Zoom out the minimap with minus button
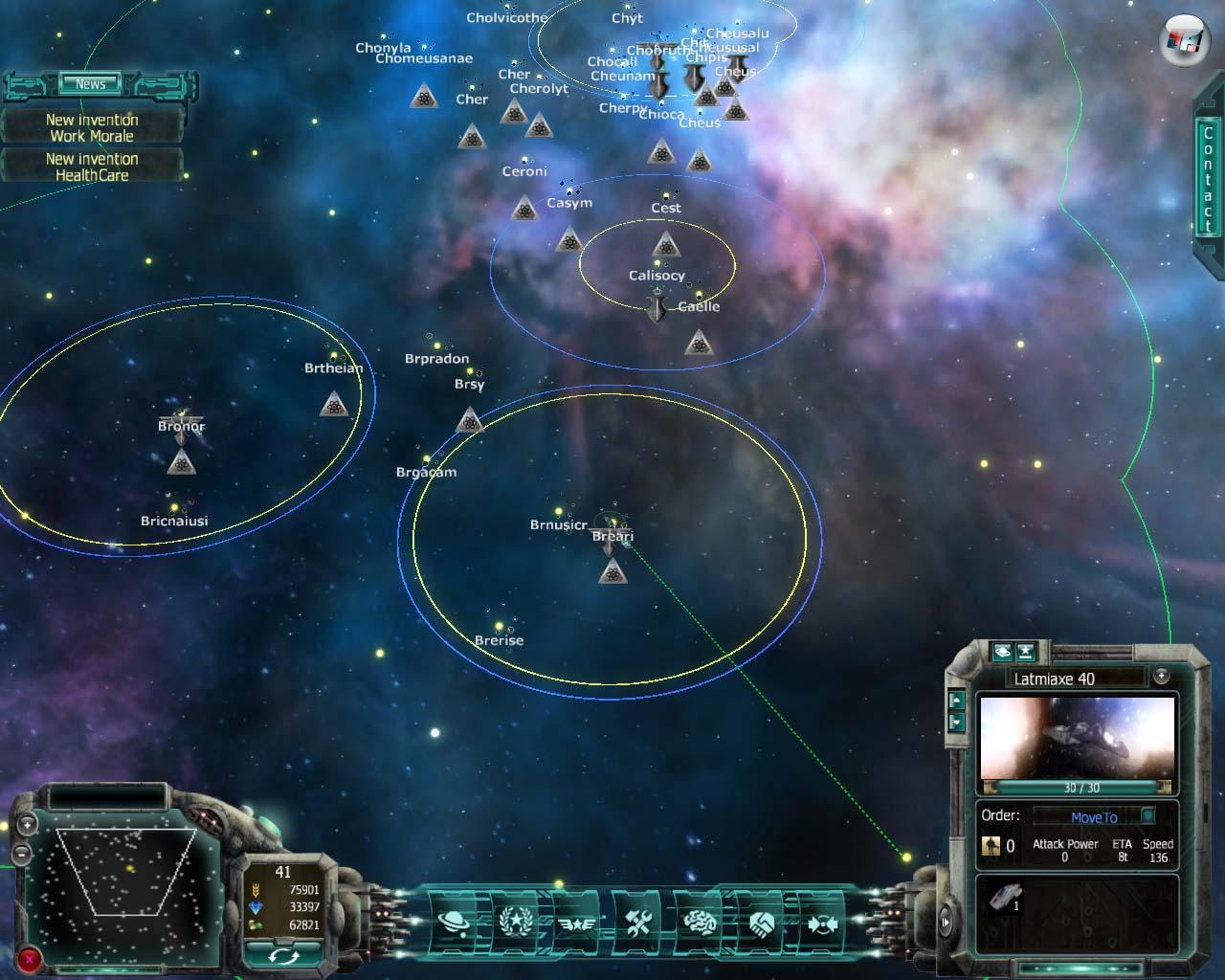This screenshot has height=980, width=1225. pyautogui.click(x=21, y=853)
